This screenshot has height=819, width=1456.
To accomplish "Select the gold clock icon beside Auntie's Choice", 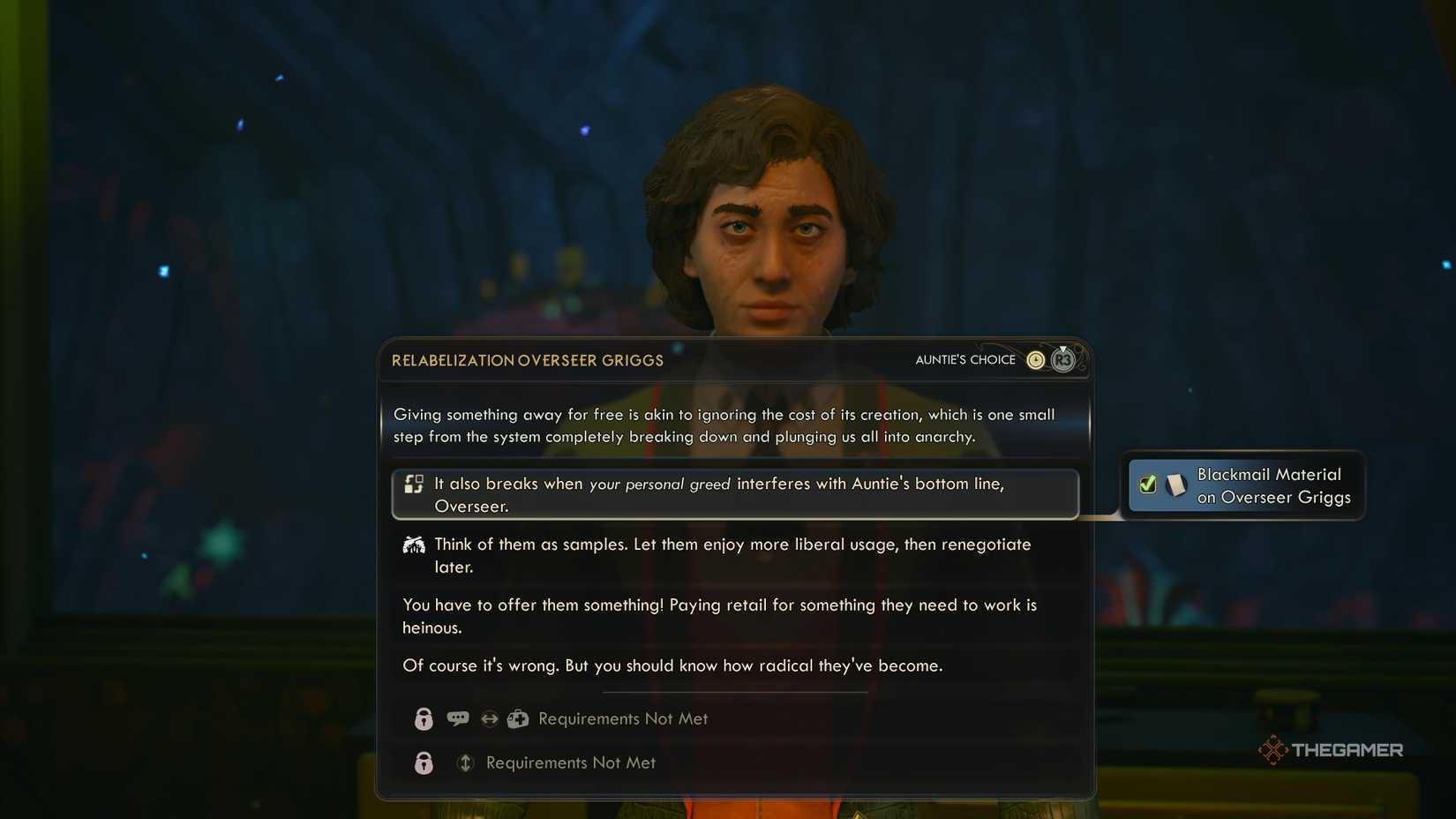I will [x=1036, y=359].
